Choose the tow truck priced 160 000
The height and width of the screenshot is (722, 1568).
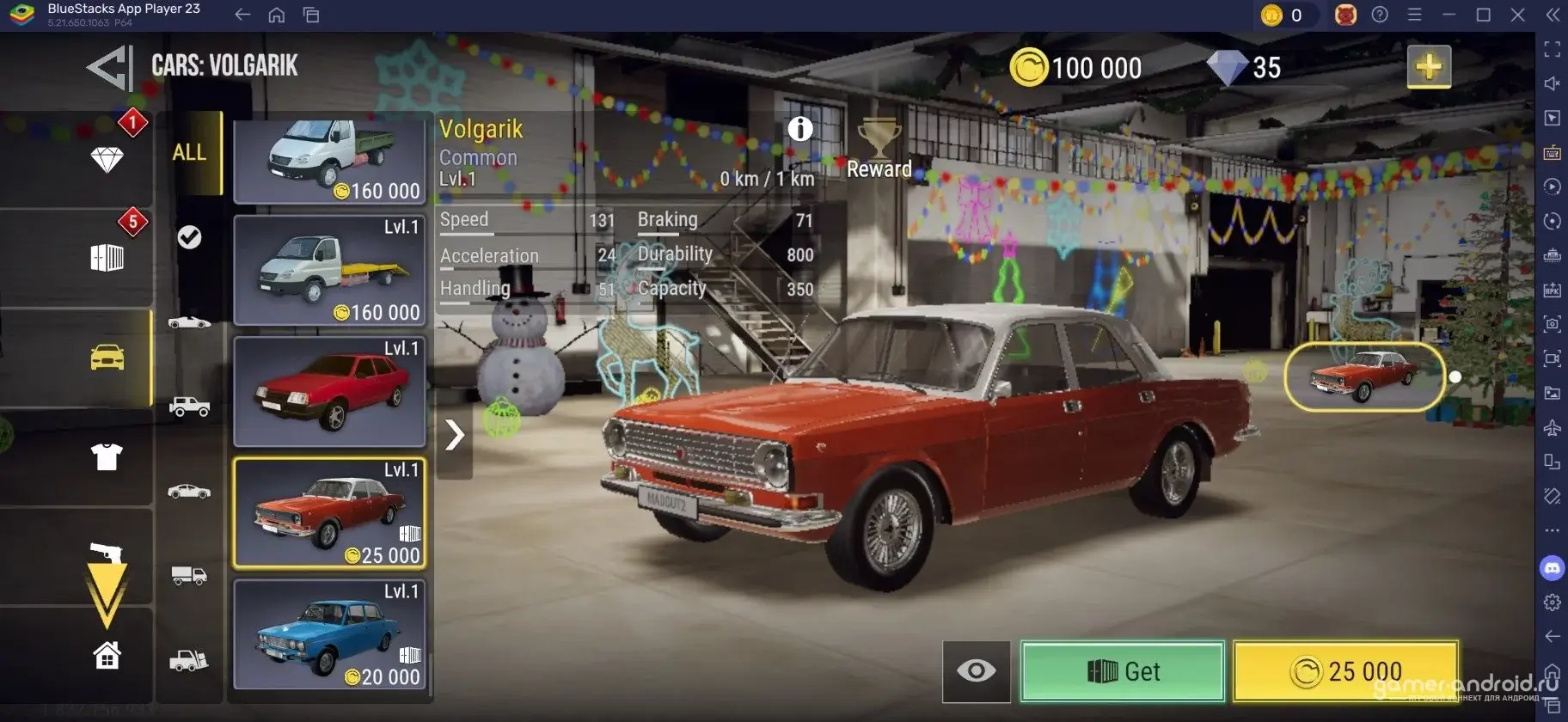[x=330, y=270]
